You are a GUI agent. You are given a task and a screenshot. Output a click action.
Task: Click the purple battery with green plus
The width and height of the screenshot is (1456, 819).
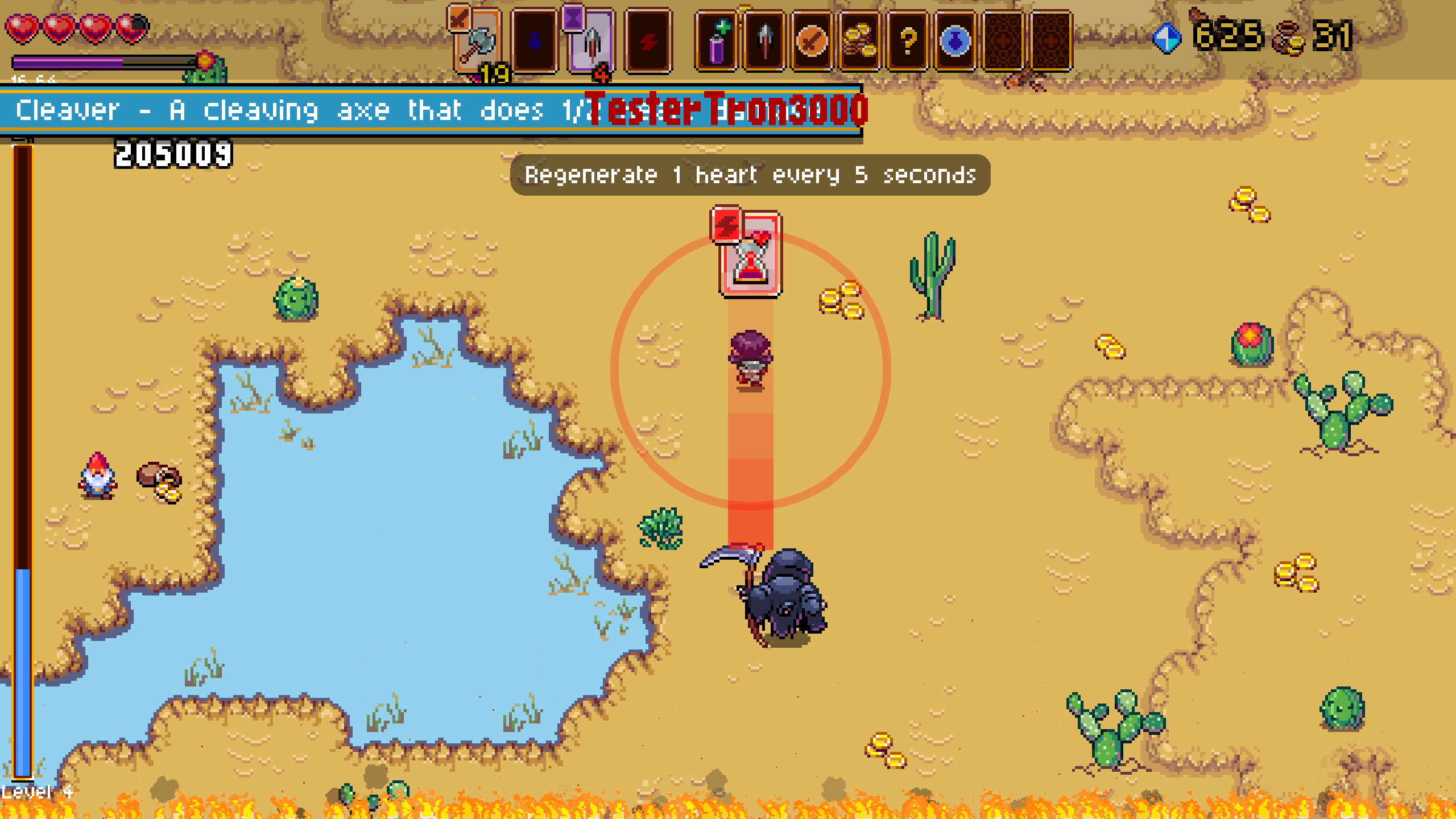[x=717, y=41]
